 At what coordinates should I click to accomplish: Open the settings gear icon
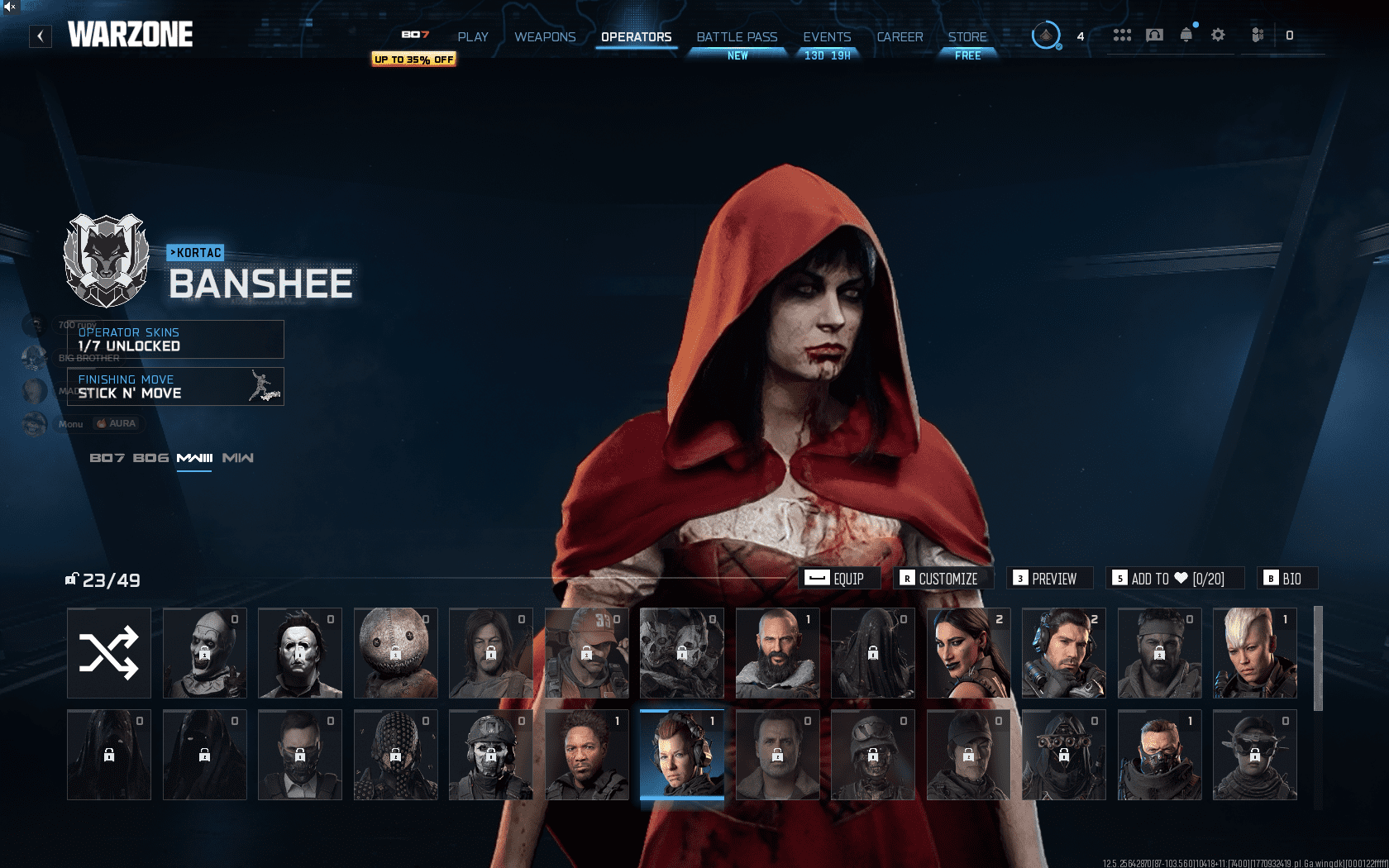point(1217,34)
